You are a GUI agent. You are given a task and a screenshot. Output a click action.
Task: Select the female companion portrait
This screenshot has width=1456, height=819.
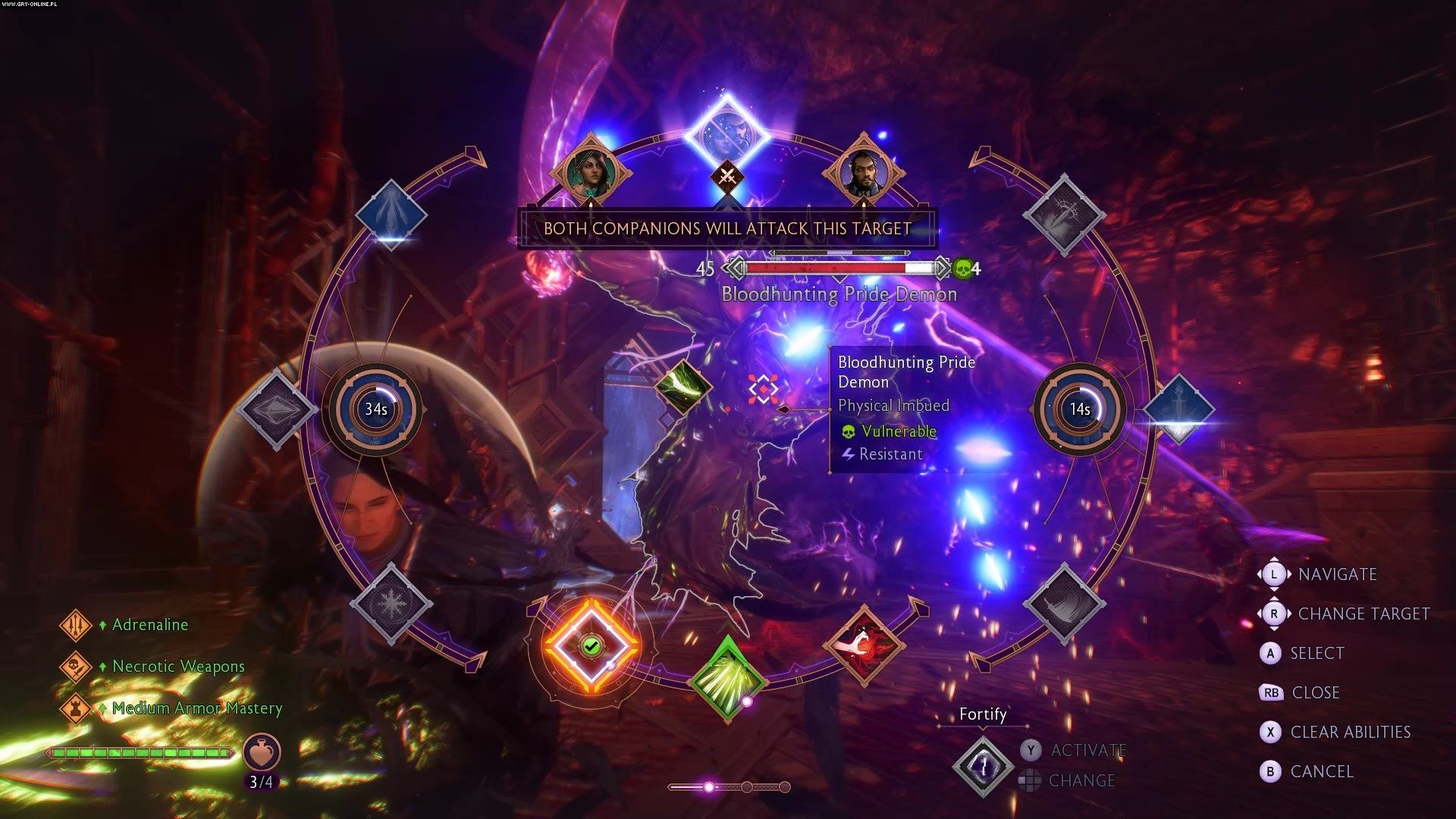[x=591, y=172]
